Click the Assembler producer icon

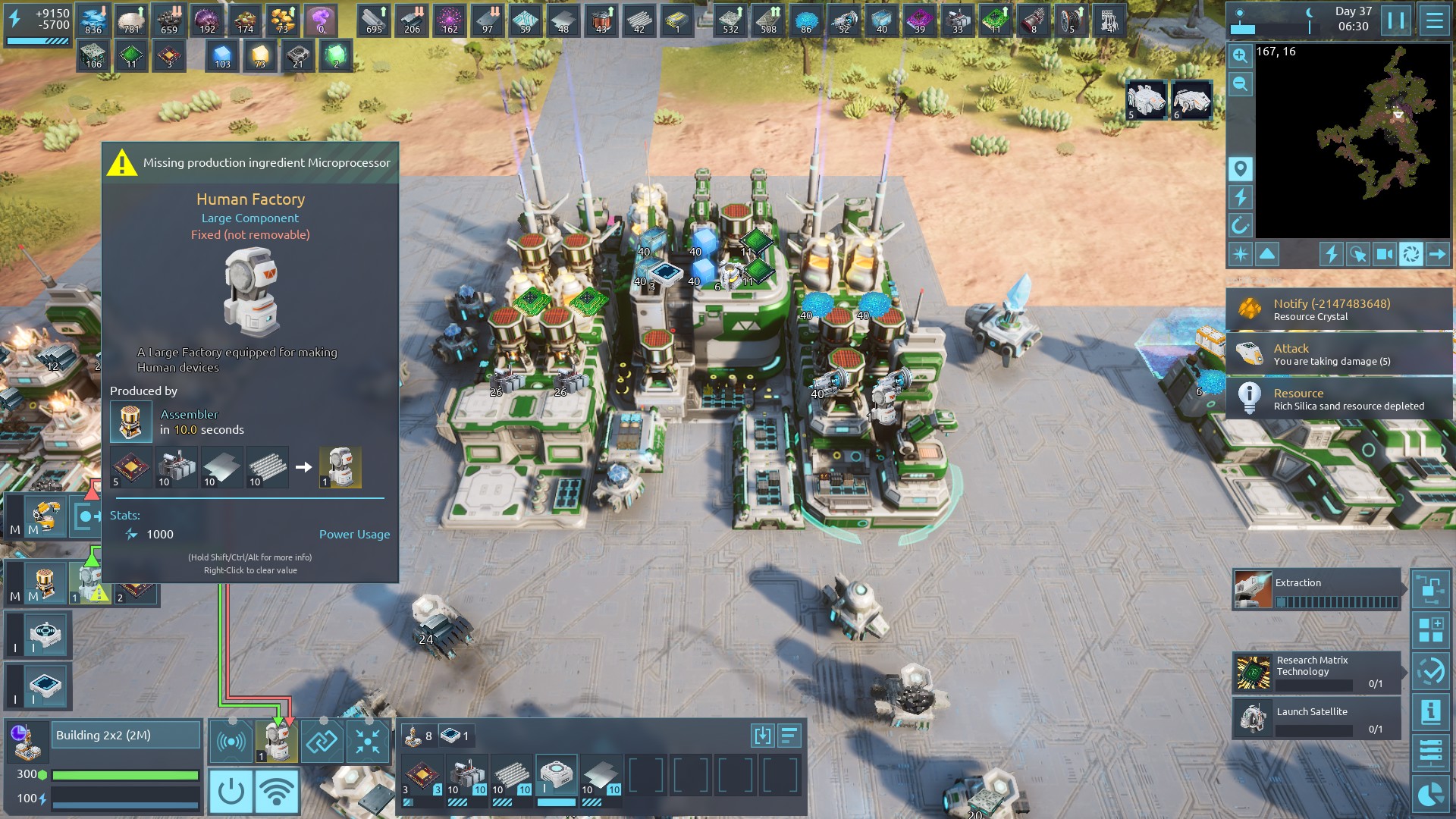[130, 422]
